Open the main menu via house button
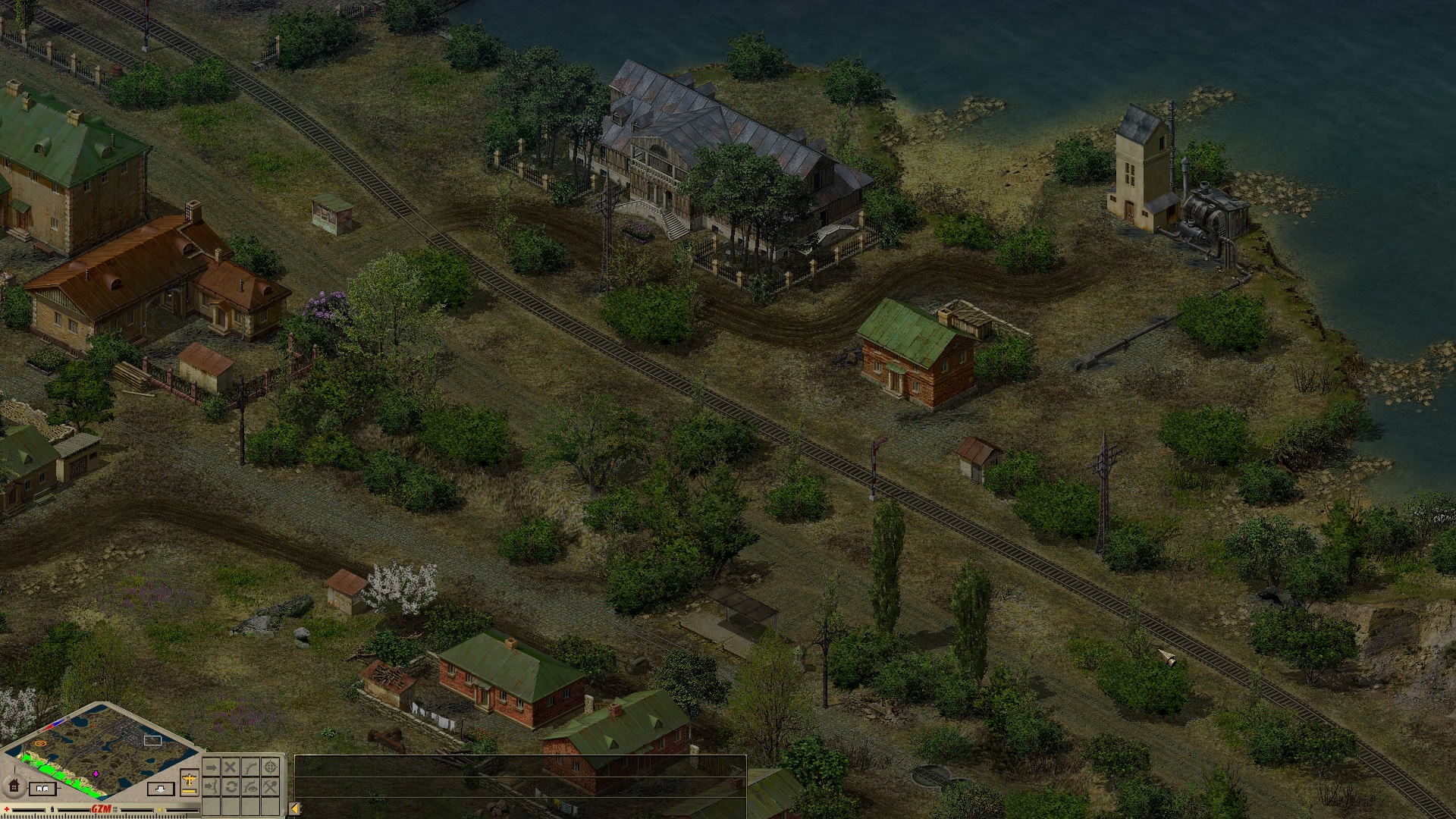 tap(14, 786)
